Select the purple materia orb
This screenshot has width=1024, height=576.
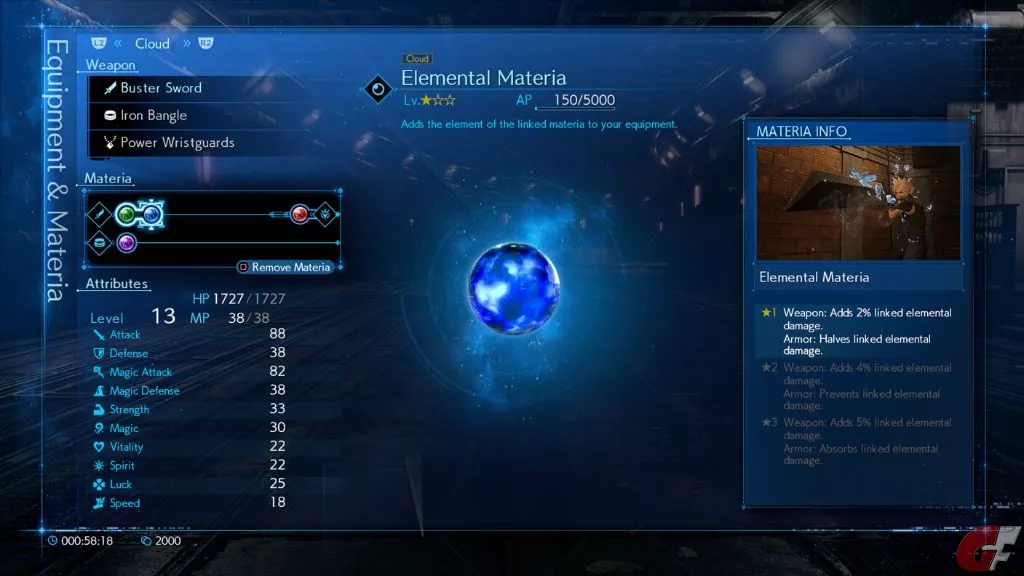point(127,243)
